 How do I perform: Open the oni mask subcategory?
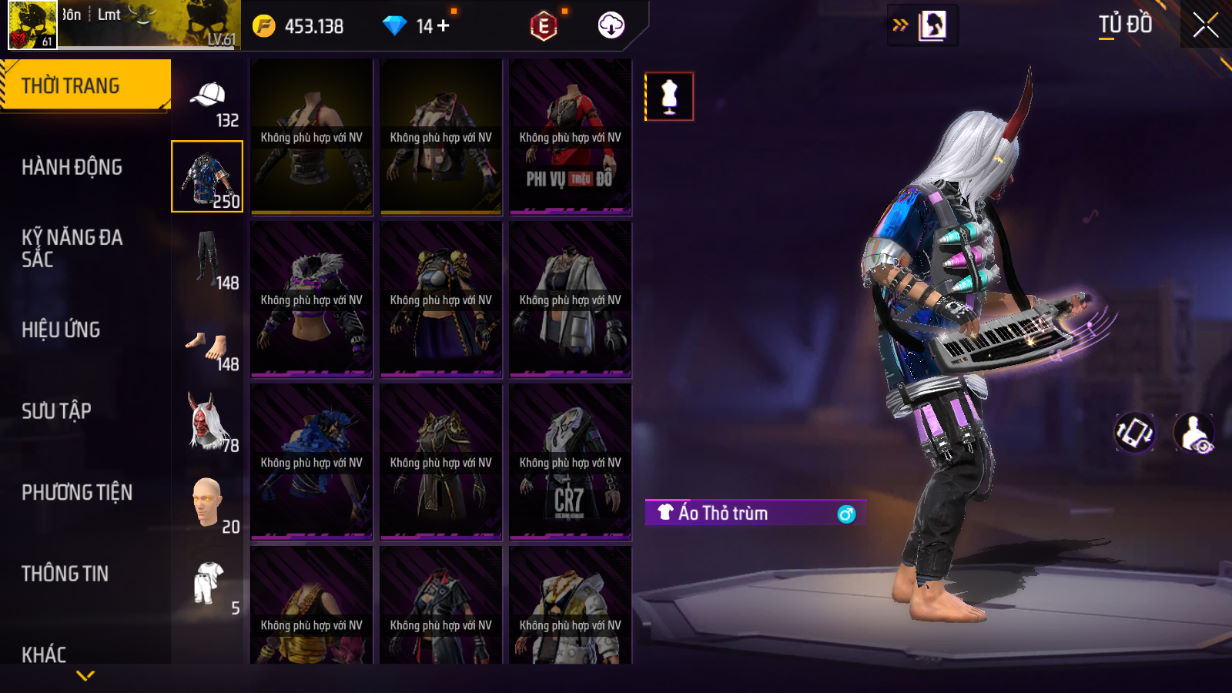(x=207, y=420)
